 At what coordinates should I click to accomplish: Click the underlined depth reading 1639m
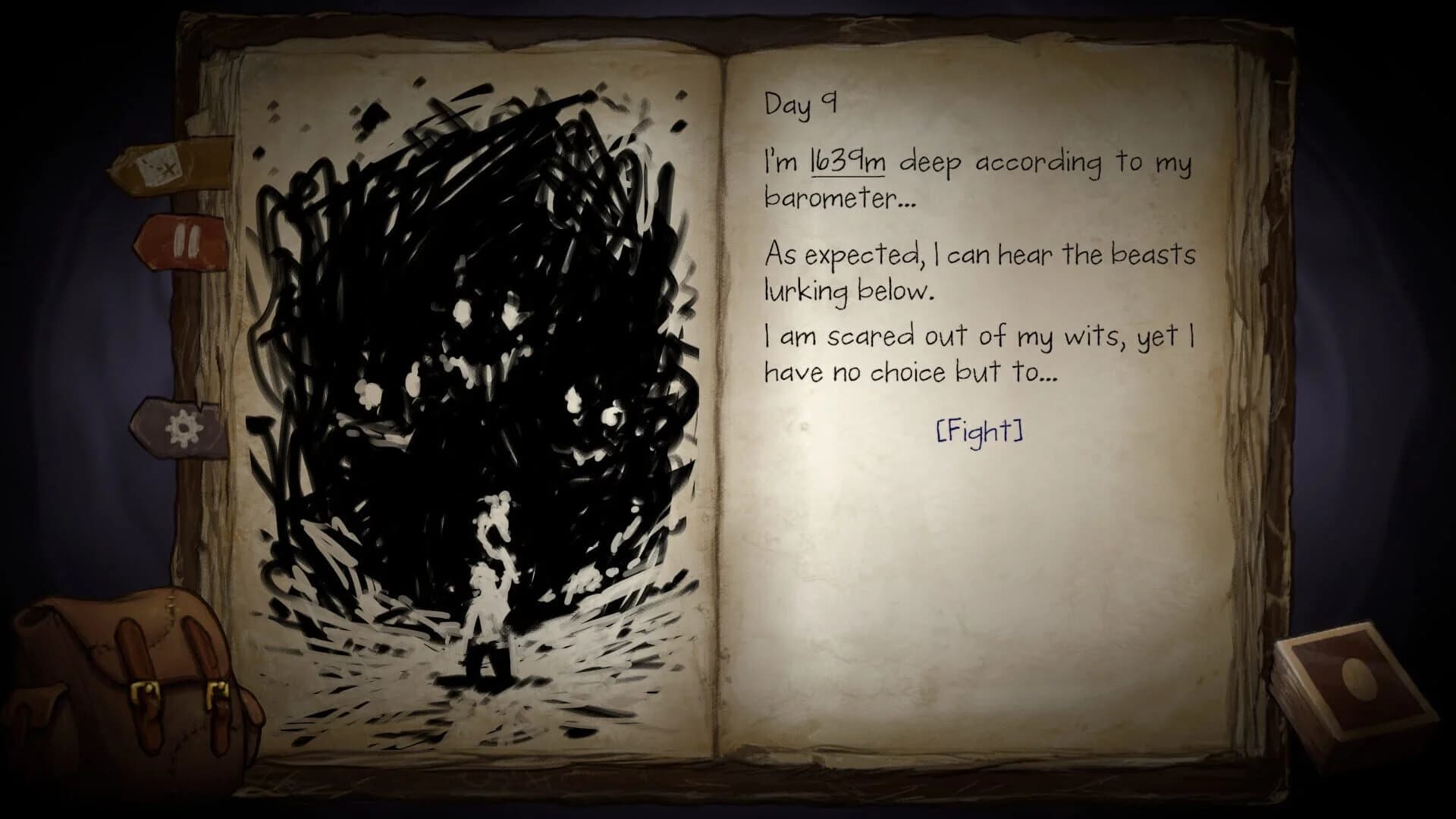[846, 163]
